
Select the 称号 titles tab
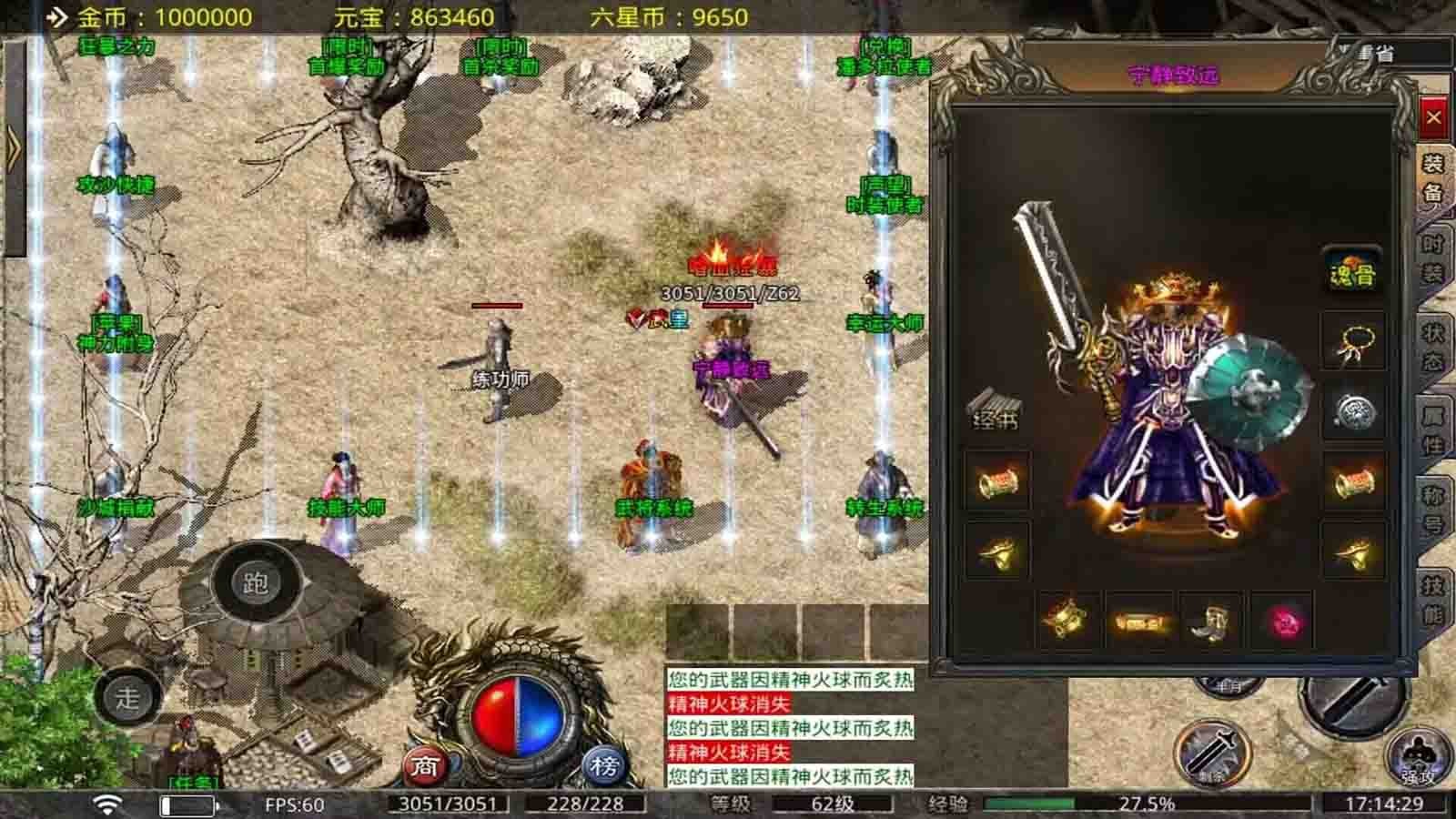(x=1433, y=510)
